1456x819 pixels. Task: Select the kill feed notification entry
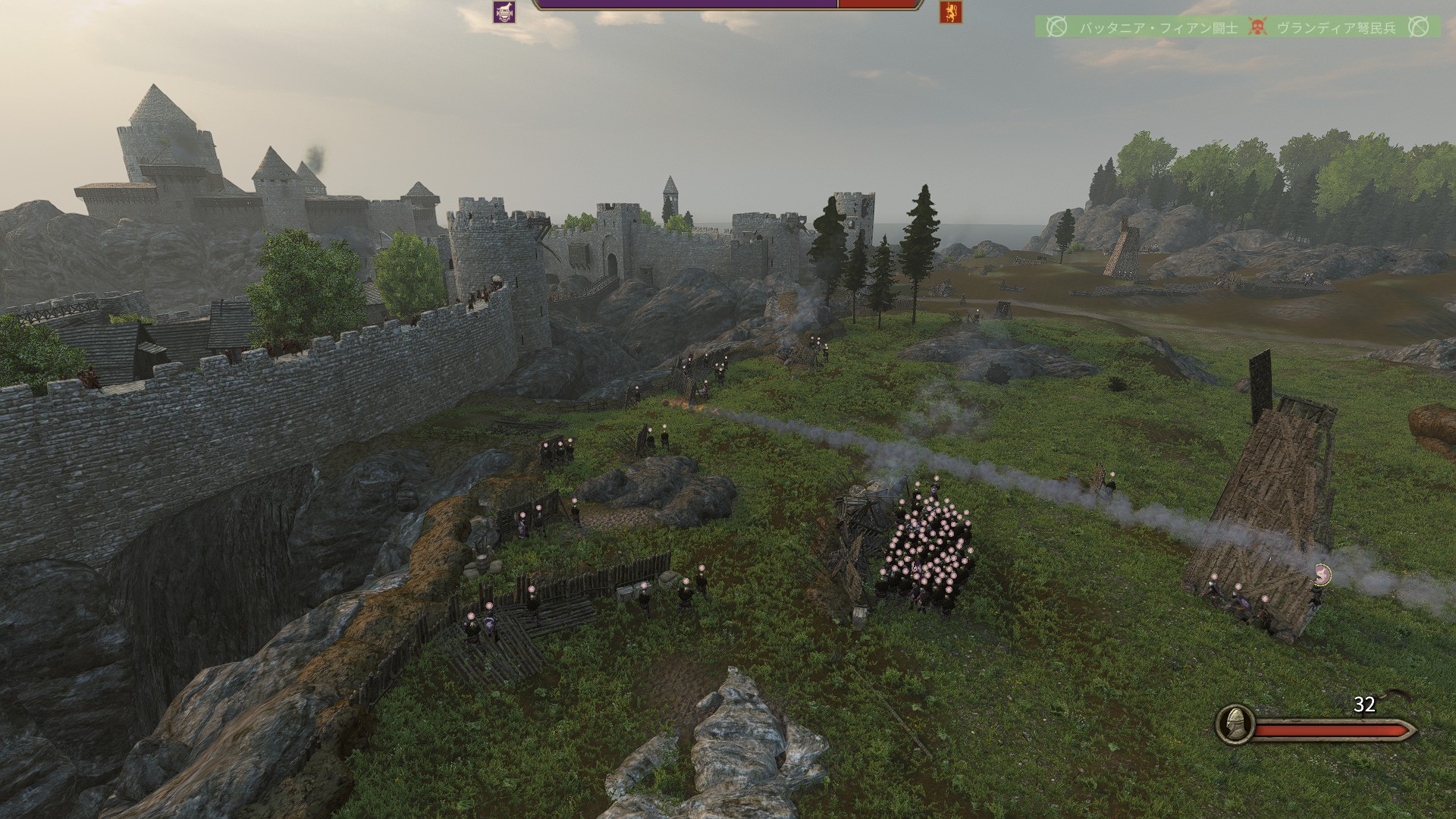[1238, 27]
